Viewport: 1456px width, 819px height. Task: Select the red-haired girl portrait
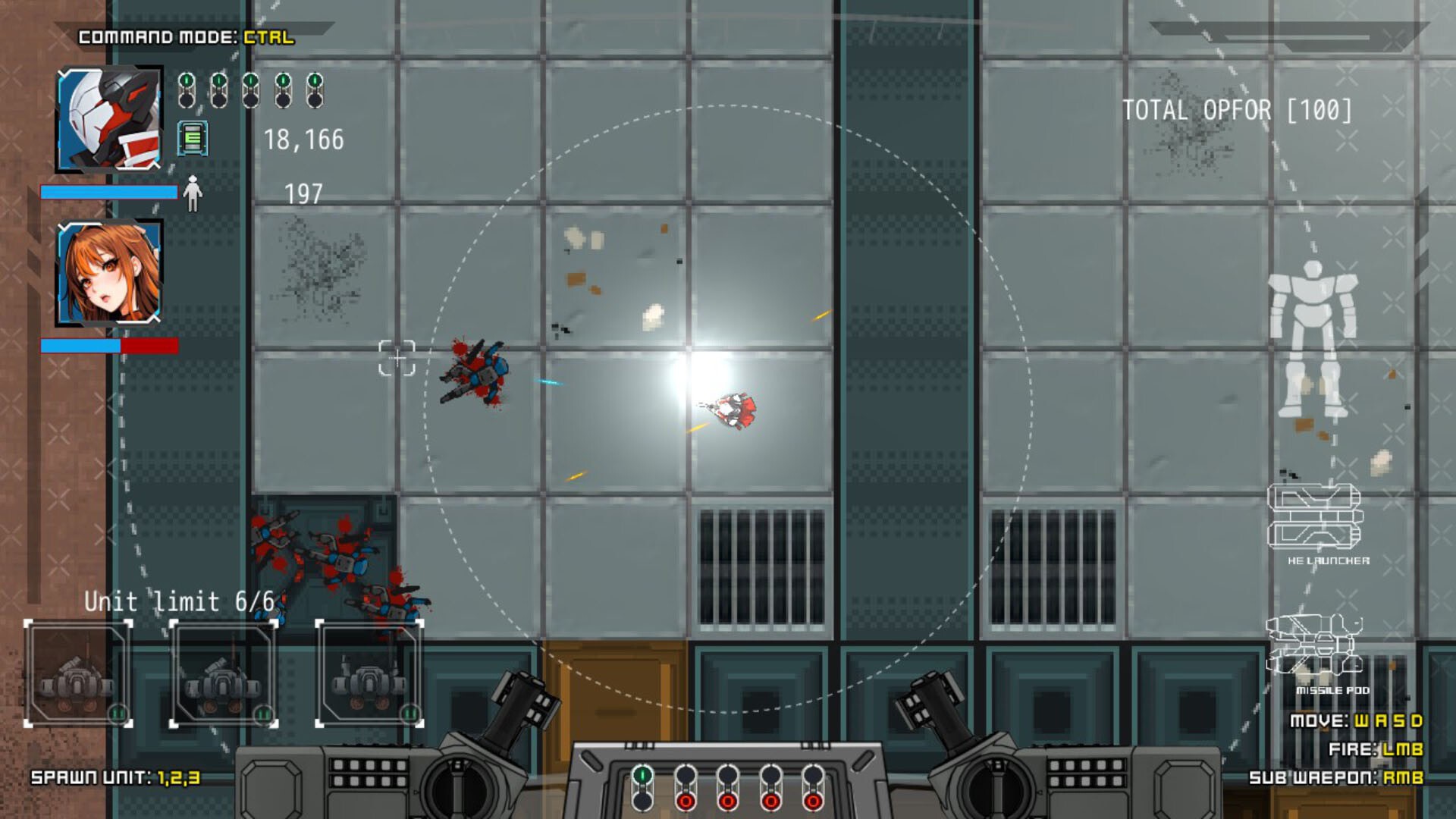click(110, 273)
